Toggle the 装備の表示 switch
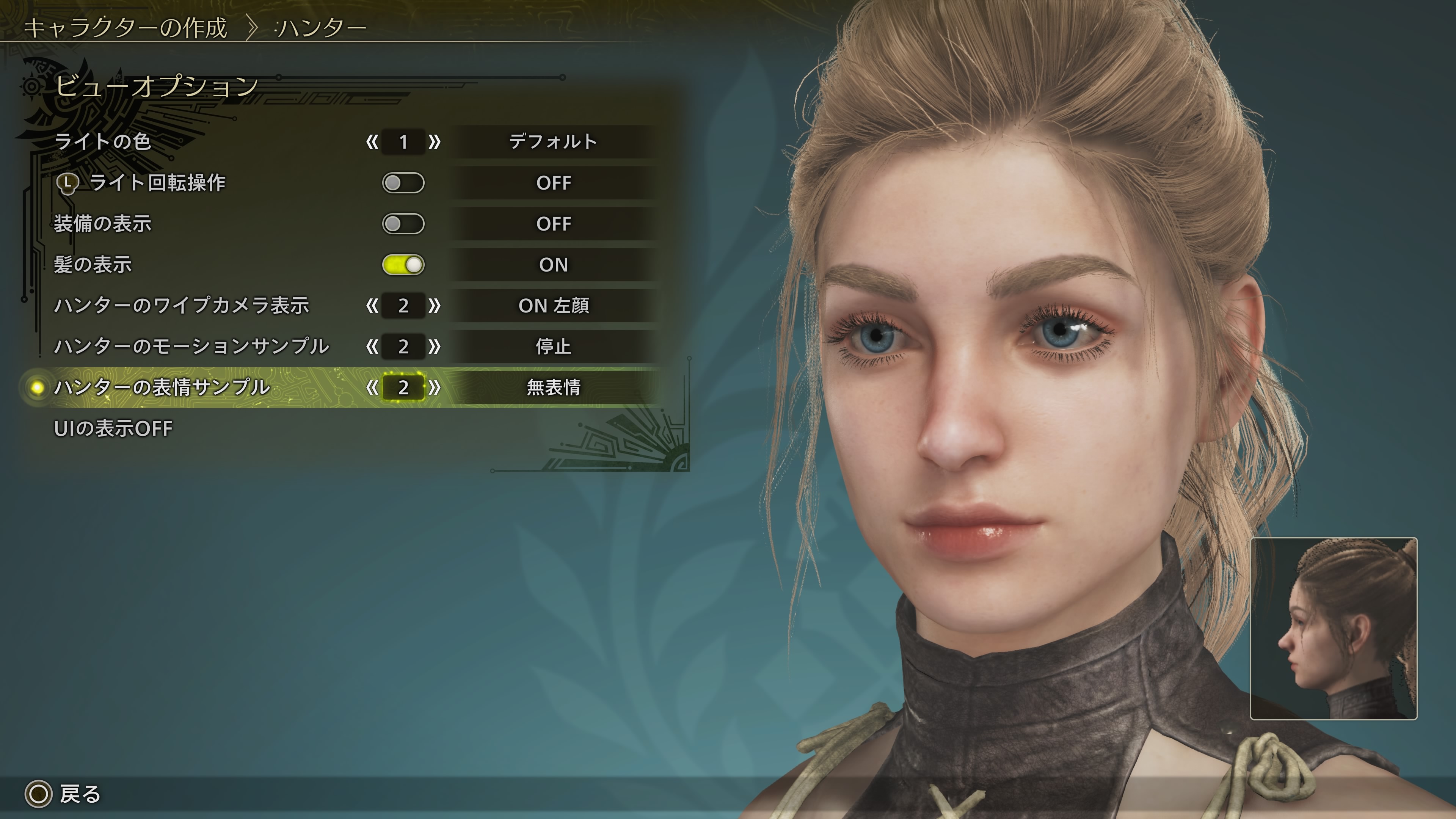Image resolution: width=1456 pixels, height=819 pixels. 403,224
